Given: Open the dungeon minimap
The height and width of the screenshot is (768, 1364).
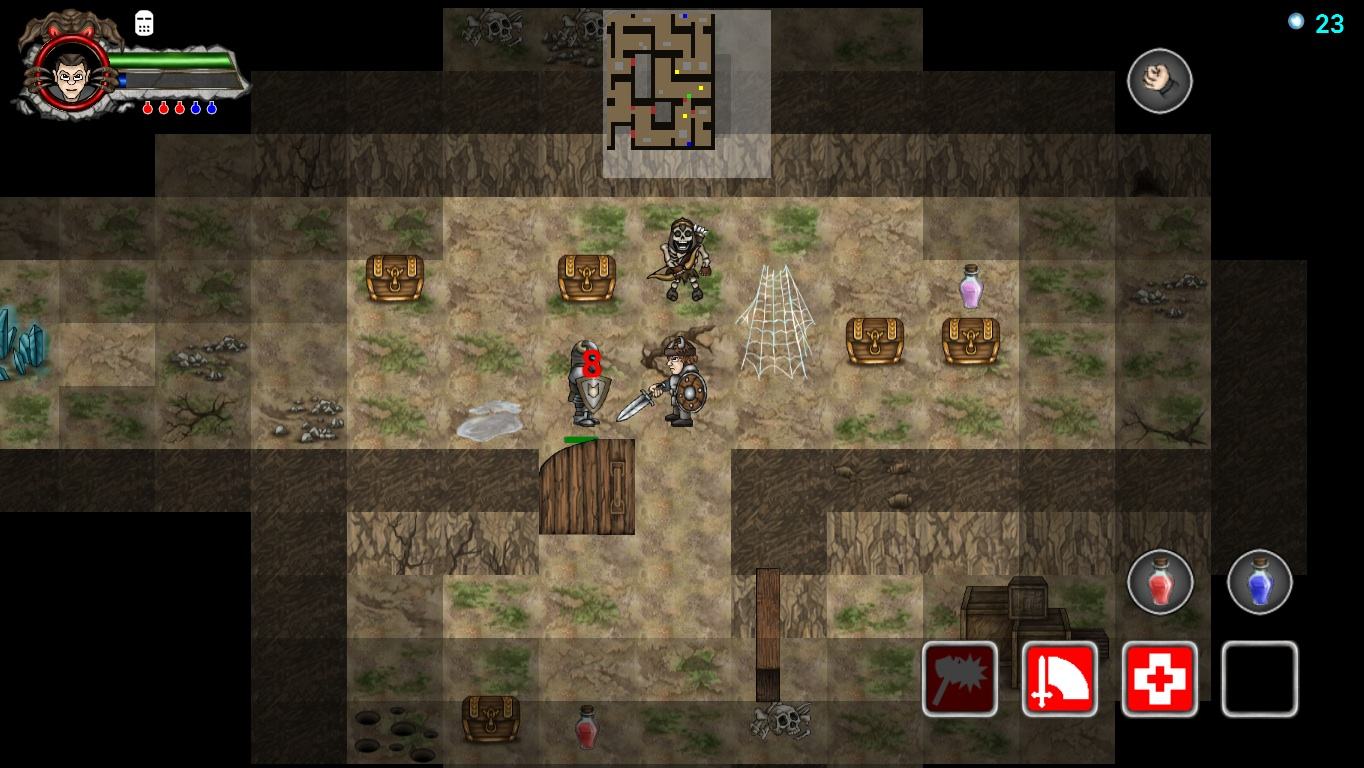Looking at the screenshot, I should coord(660,81).
